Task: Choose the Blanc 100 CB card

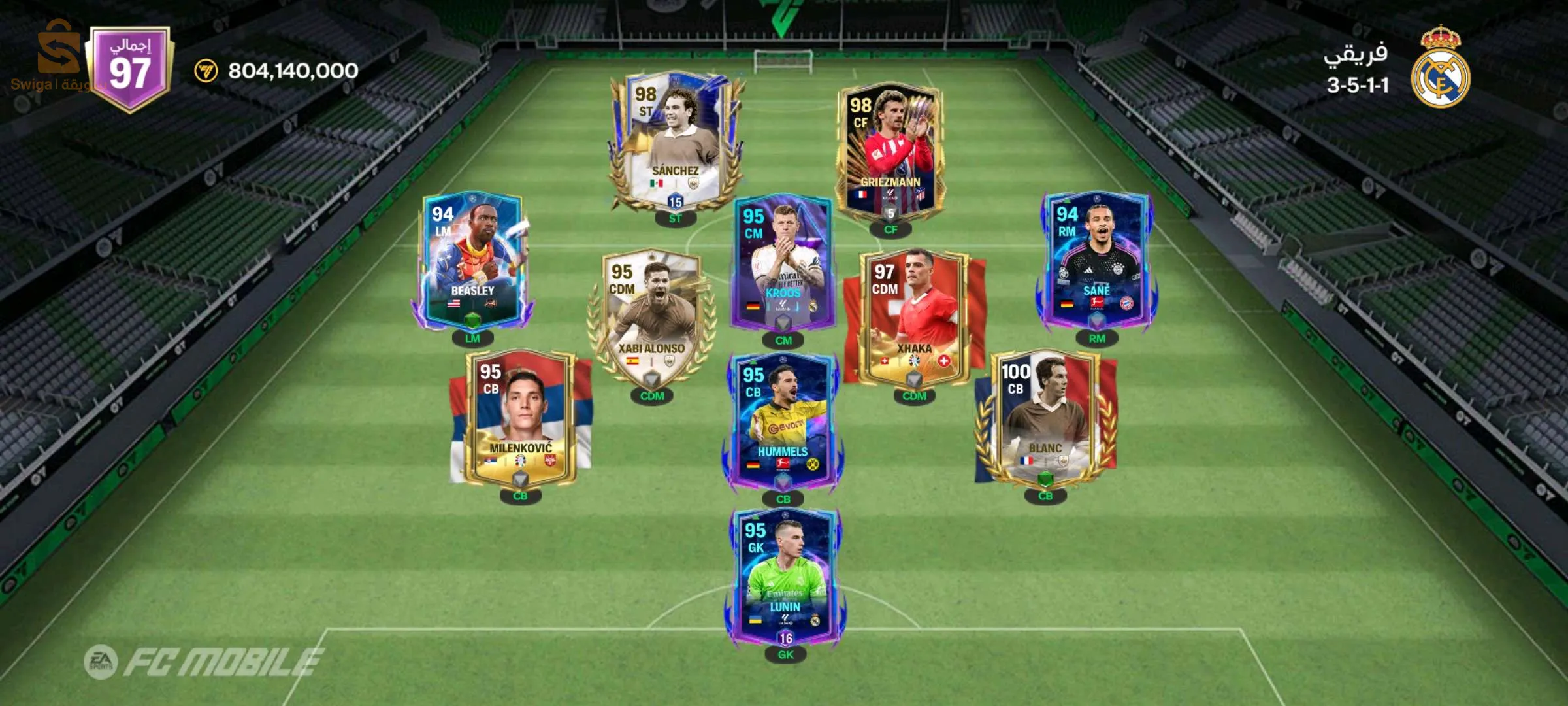Action: coord(1045,418)
